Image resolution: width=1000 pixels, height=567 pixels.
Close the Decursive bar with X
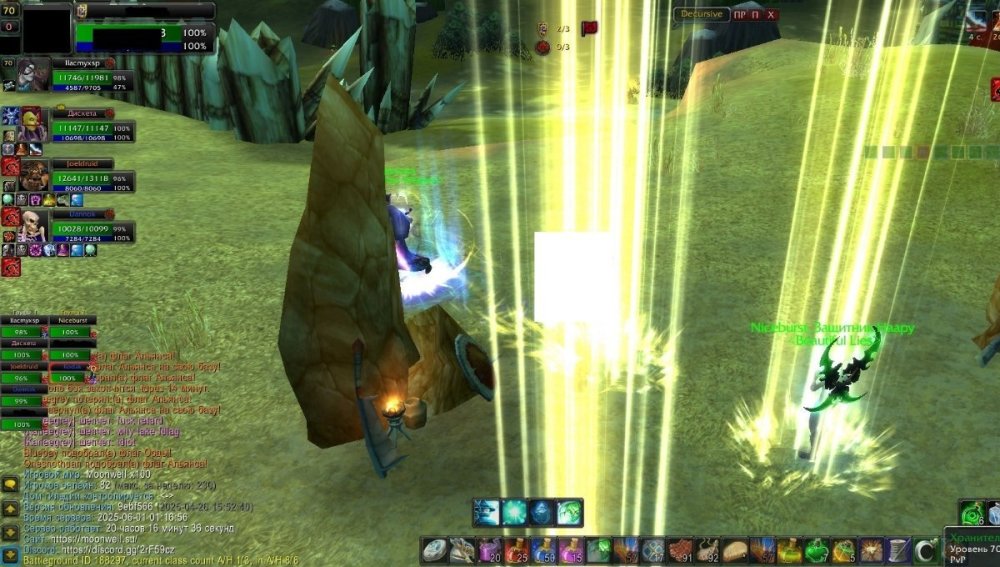771,15
